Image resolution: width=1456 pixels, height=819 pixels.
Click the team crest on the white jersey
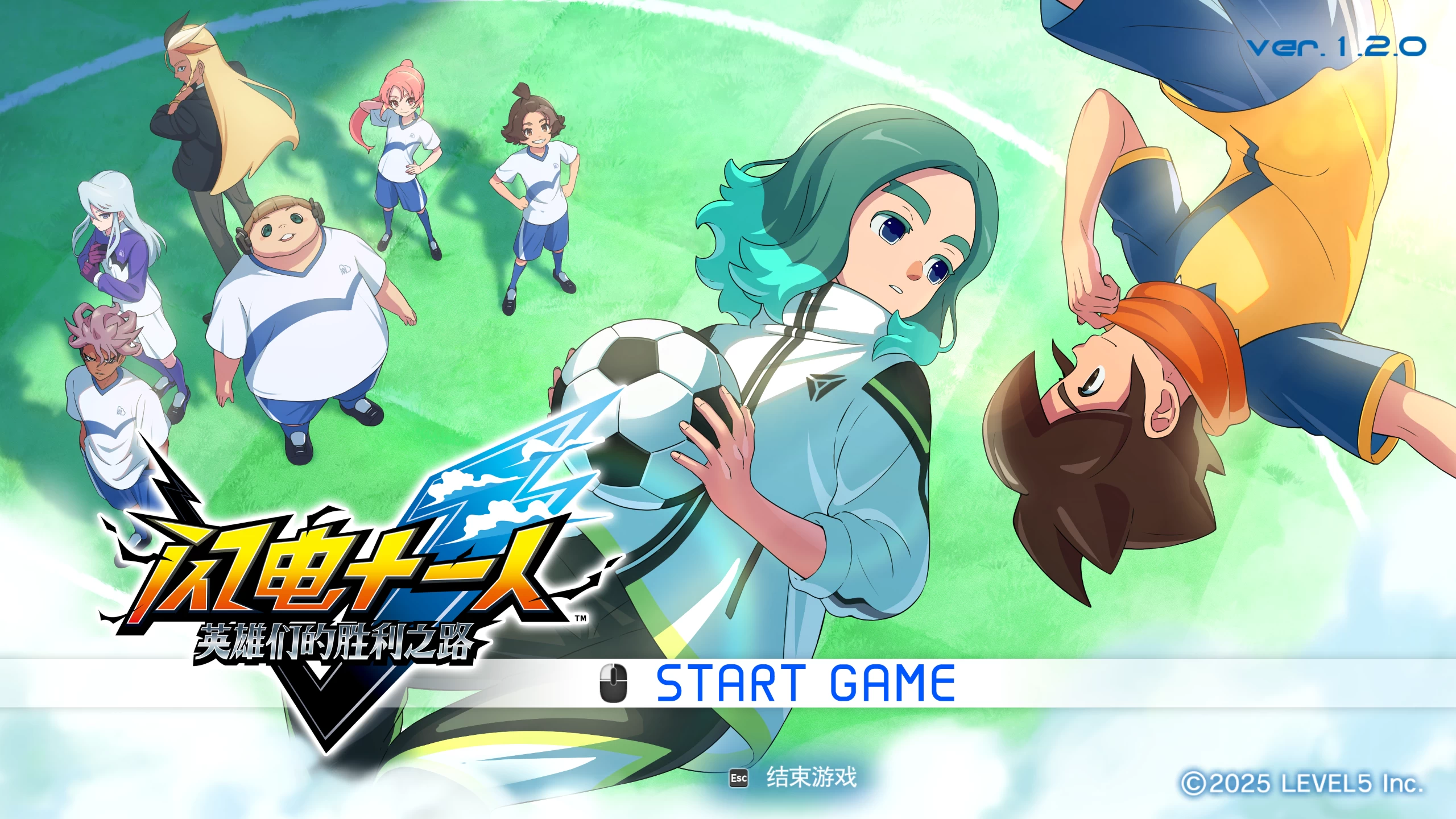(x=345, y=269)
